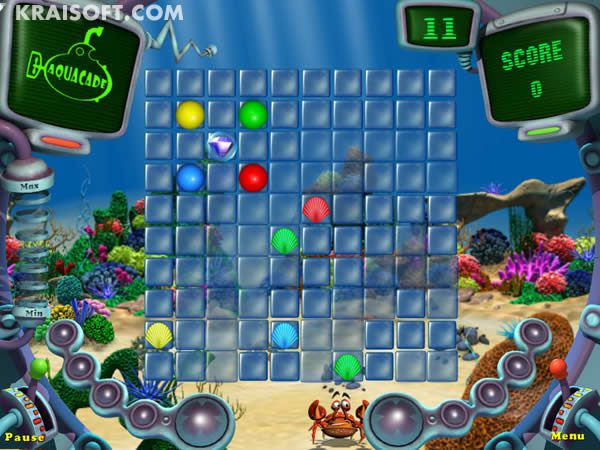The width and height of the screenshot is (600, 450).
Task: Select the yellow ball tile
Action: click(x=190, y=115)
